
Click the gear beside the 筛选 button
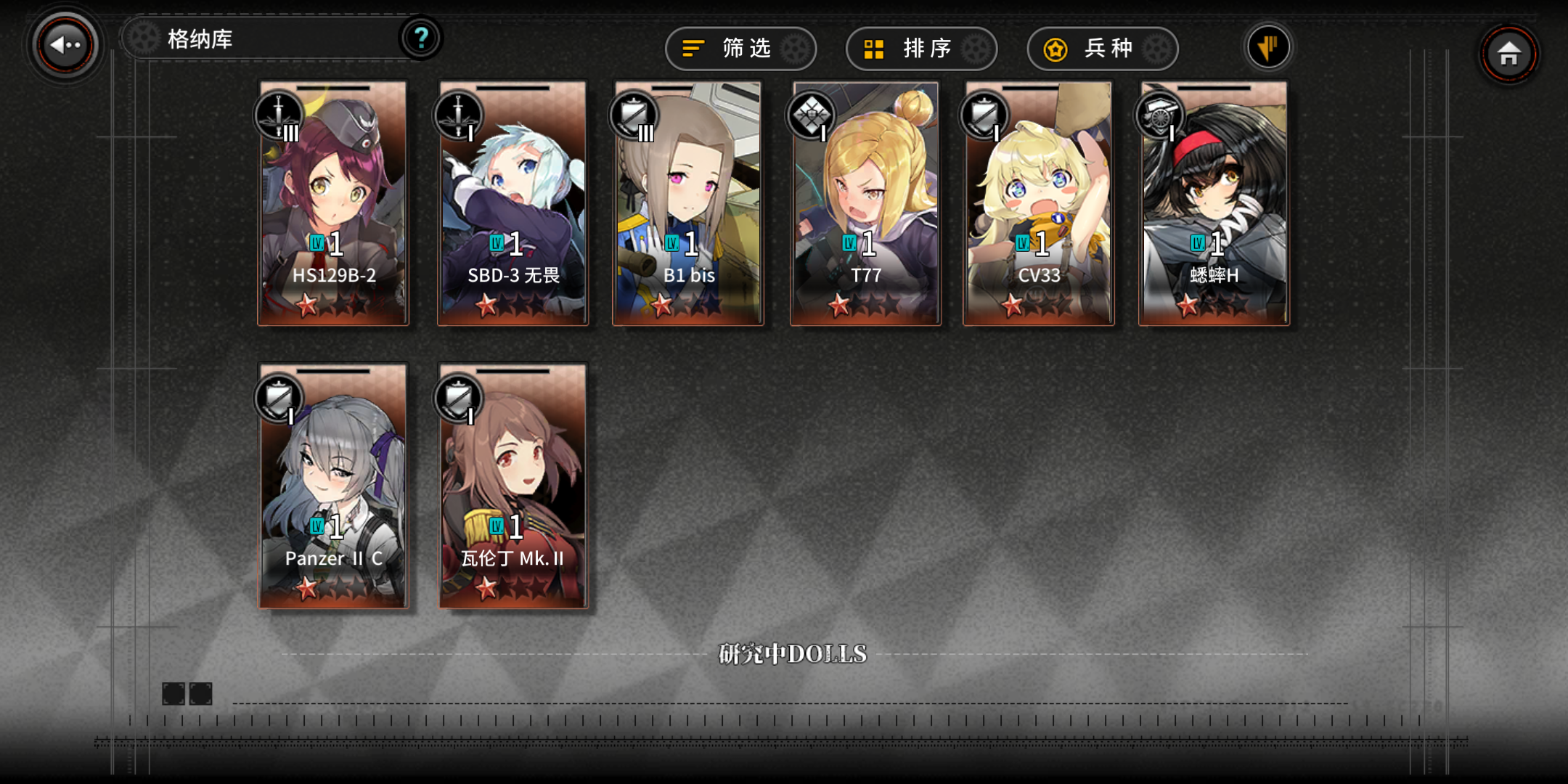tap(795, 49)
